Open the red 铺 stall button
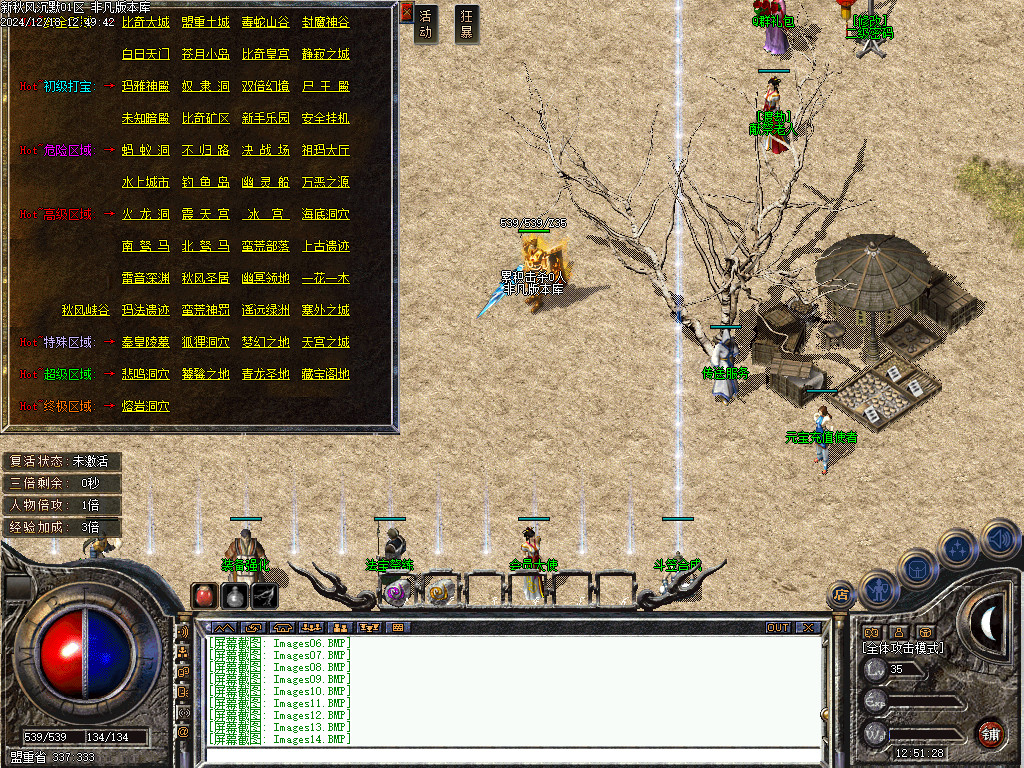The height and width of the screenshot is (768, 1024). [x=990, y=733]
